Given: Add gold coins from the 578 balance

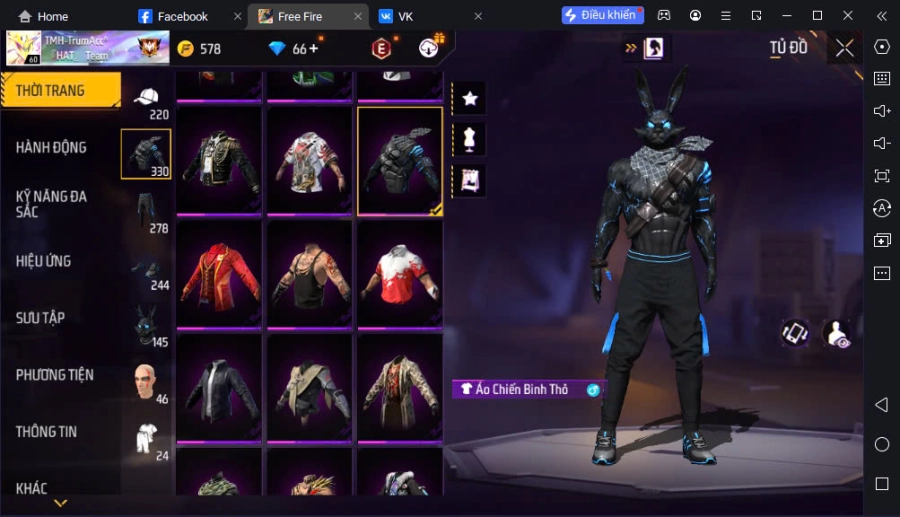Looking at the screenshot, I should point(199,49).
